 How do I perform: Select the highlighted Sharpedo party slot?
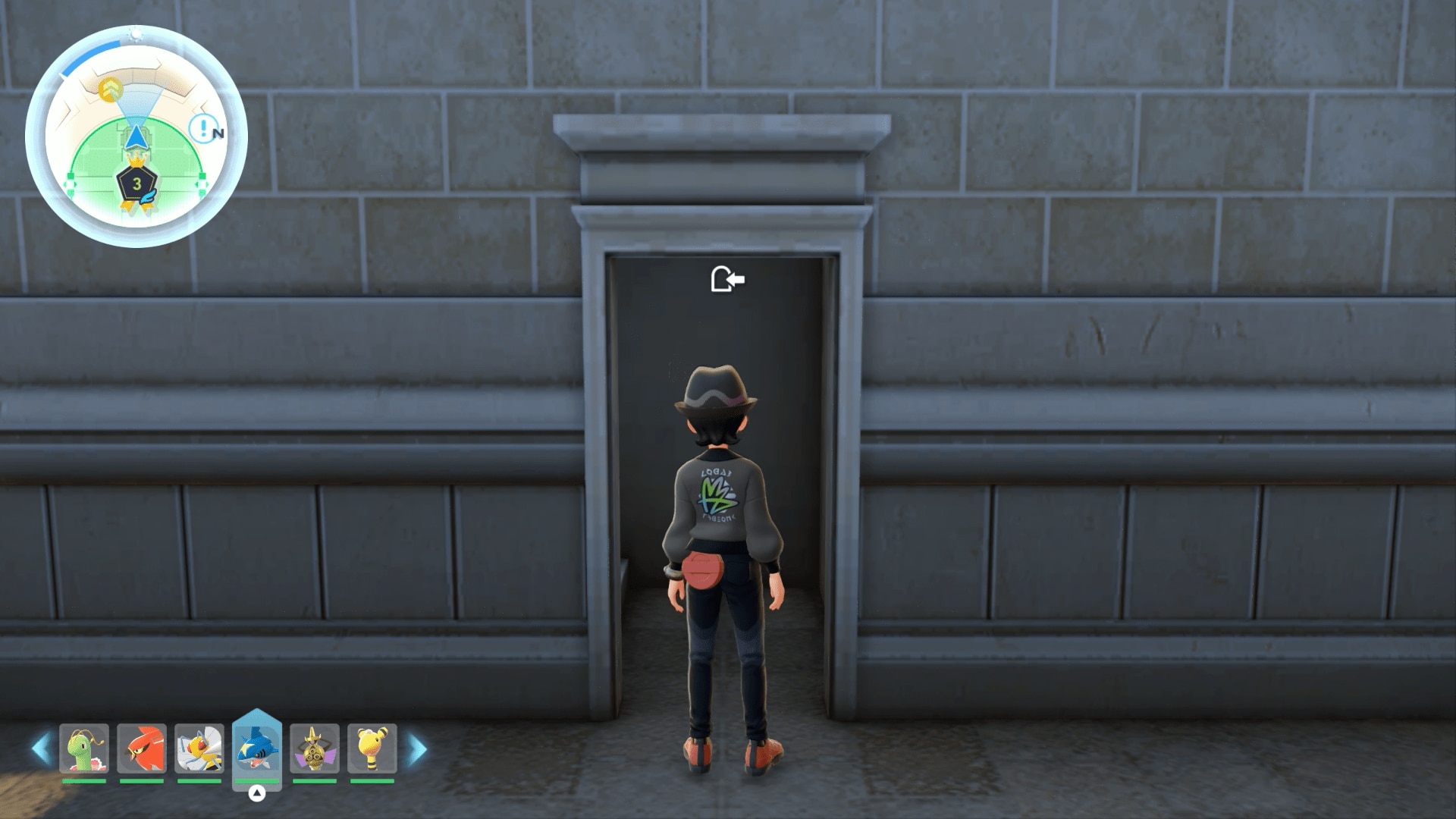coord(257,748)
